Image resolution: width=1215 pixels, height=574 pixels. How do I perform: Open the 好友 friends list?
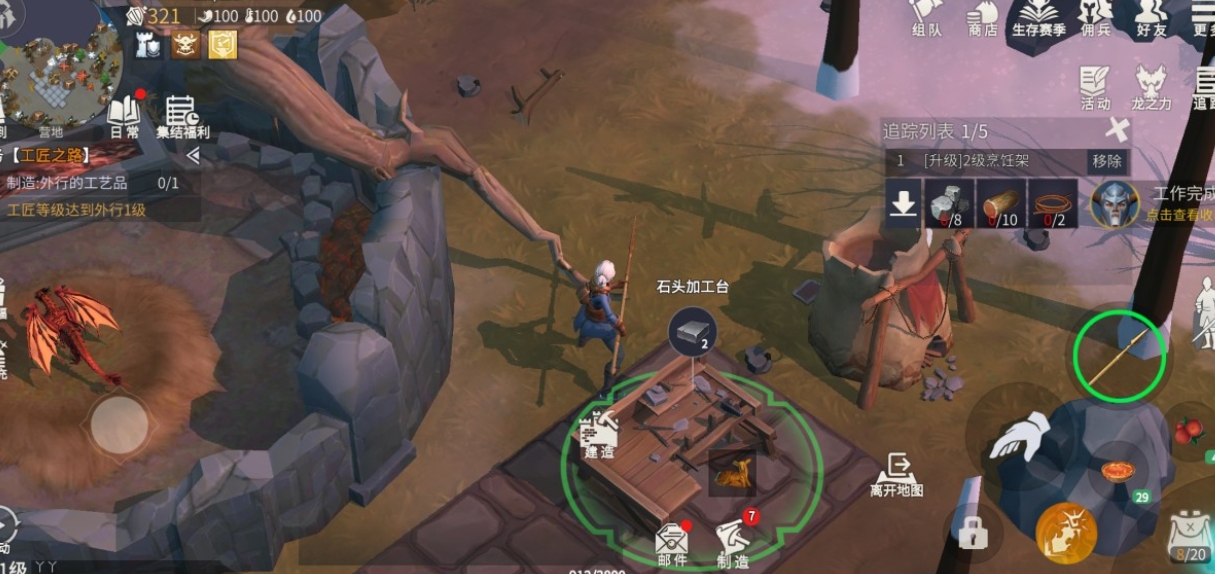[1151, 17]
